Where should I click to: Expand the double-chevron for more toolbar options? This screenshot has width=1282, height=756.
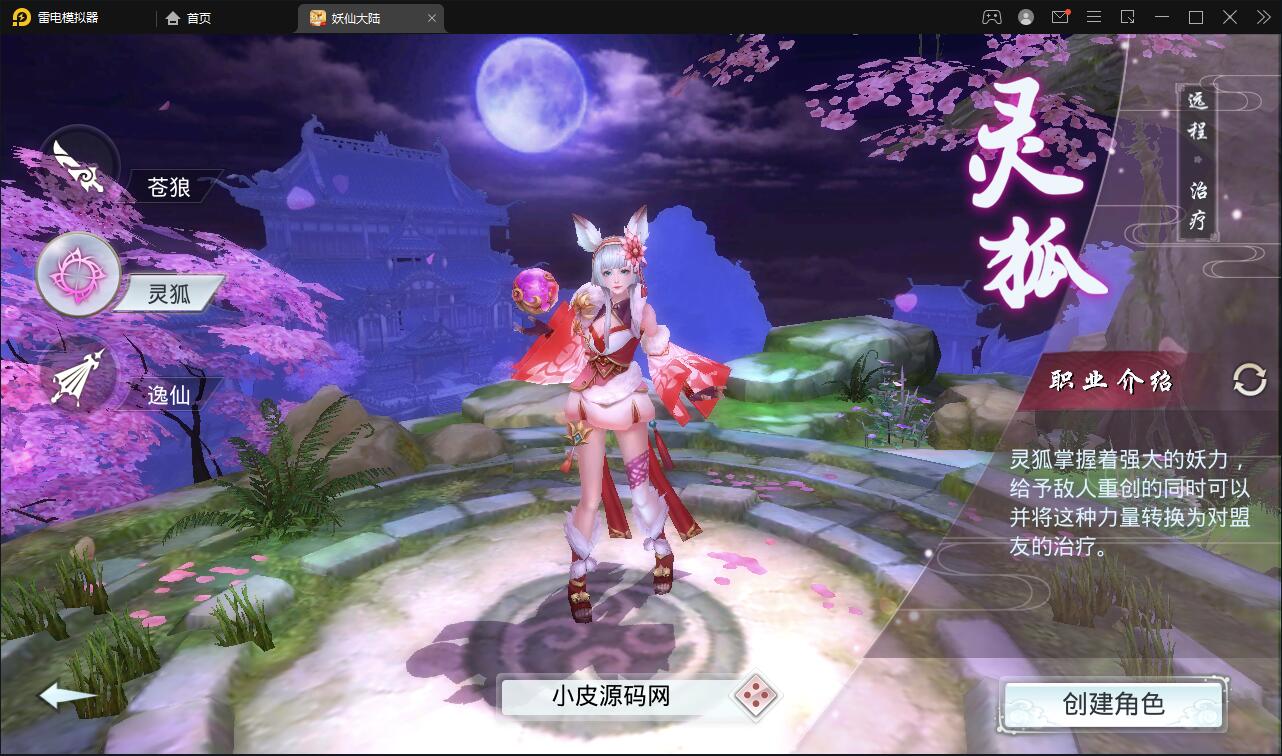coord(1263,16)
